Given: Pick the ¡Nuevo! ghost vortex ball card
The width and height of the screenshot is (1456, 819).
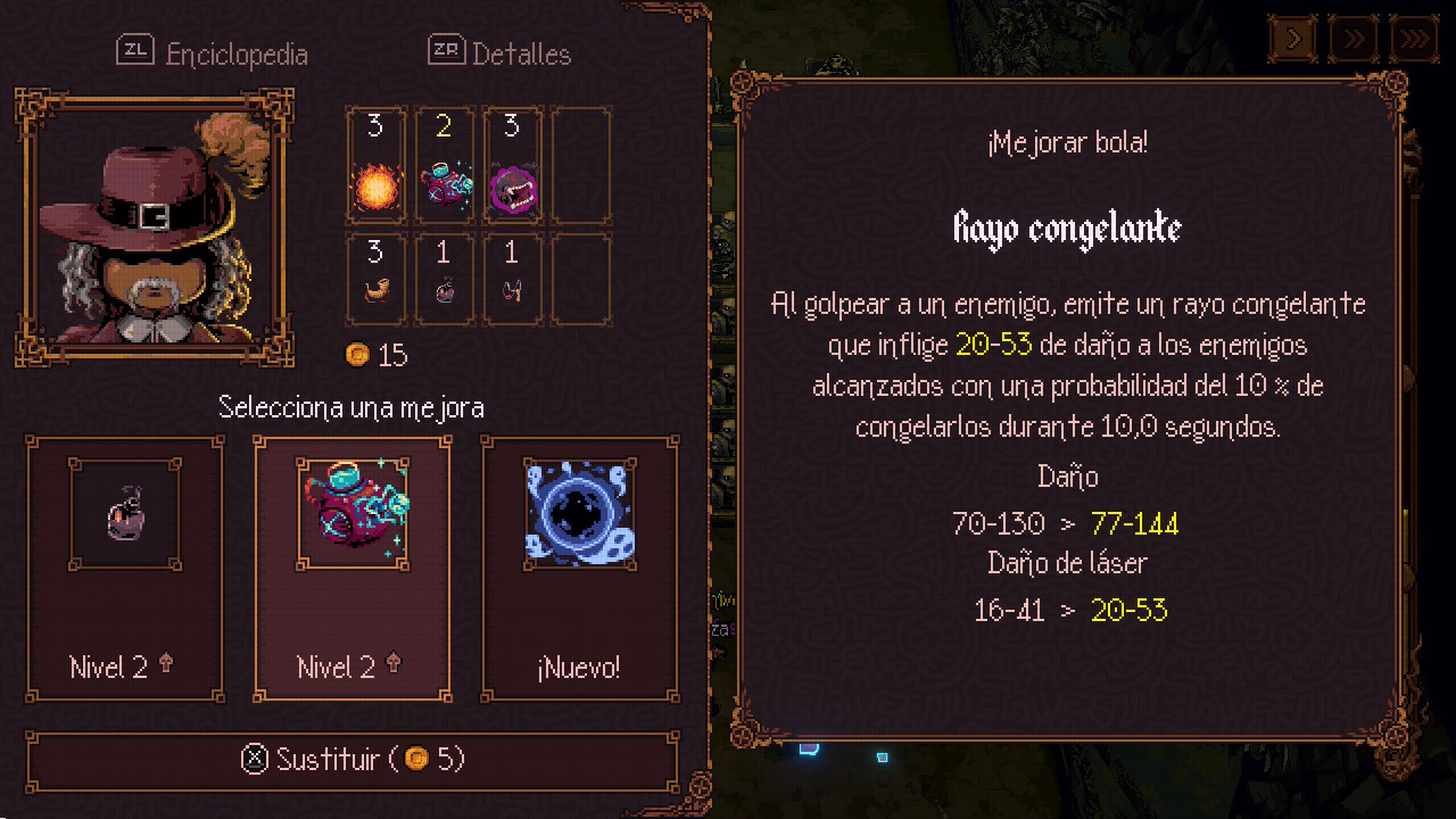Looking at the screenshot, I should [x=580, y=569].
